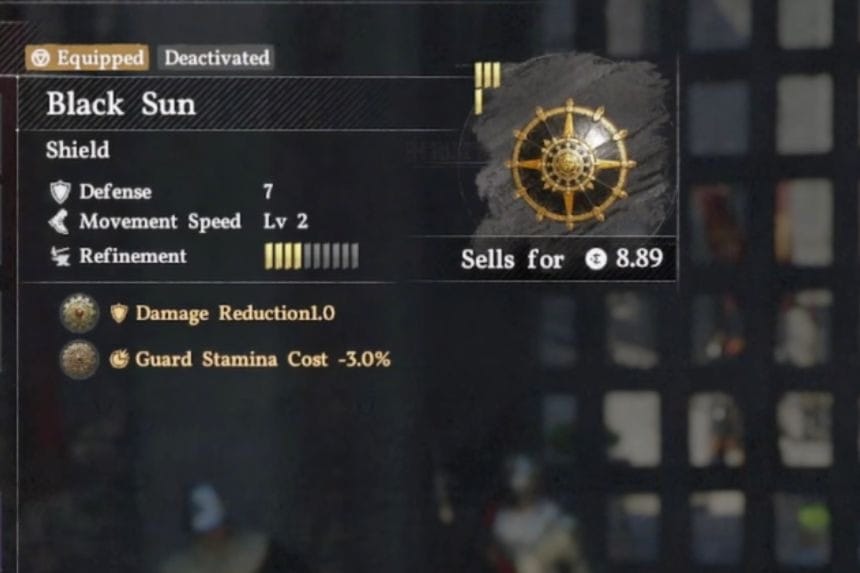Select the Guard Stamina Cost perk icon

[79, 359]
